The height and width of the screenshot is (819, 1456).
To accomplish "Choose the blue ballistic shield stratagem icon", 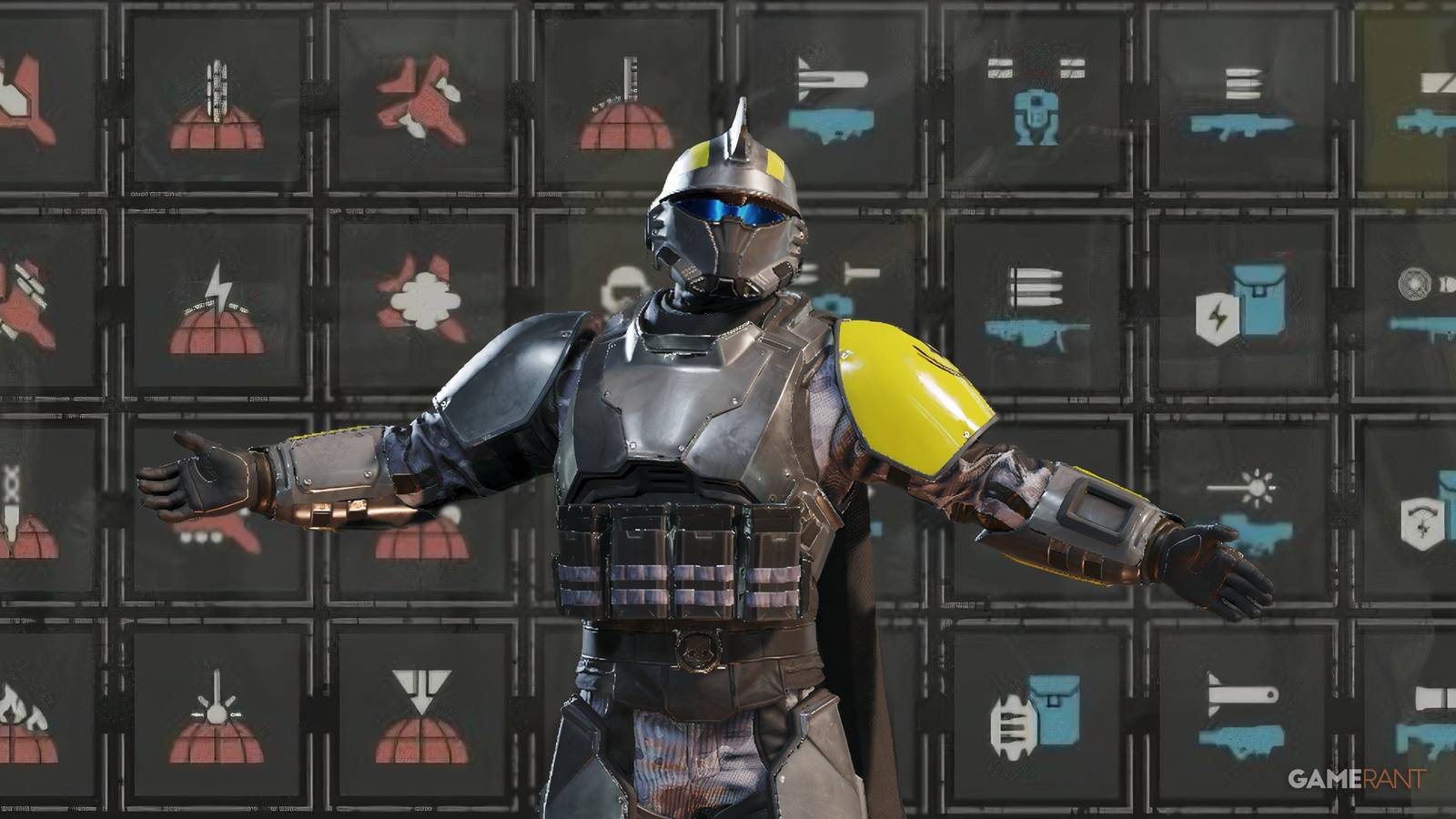I will [1424, 523].
